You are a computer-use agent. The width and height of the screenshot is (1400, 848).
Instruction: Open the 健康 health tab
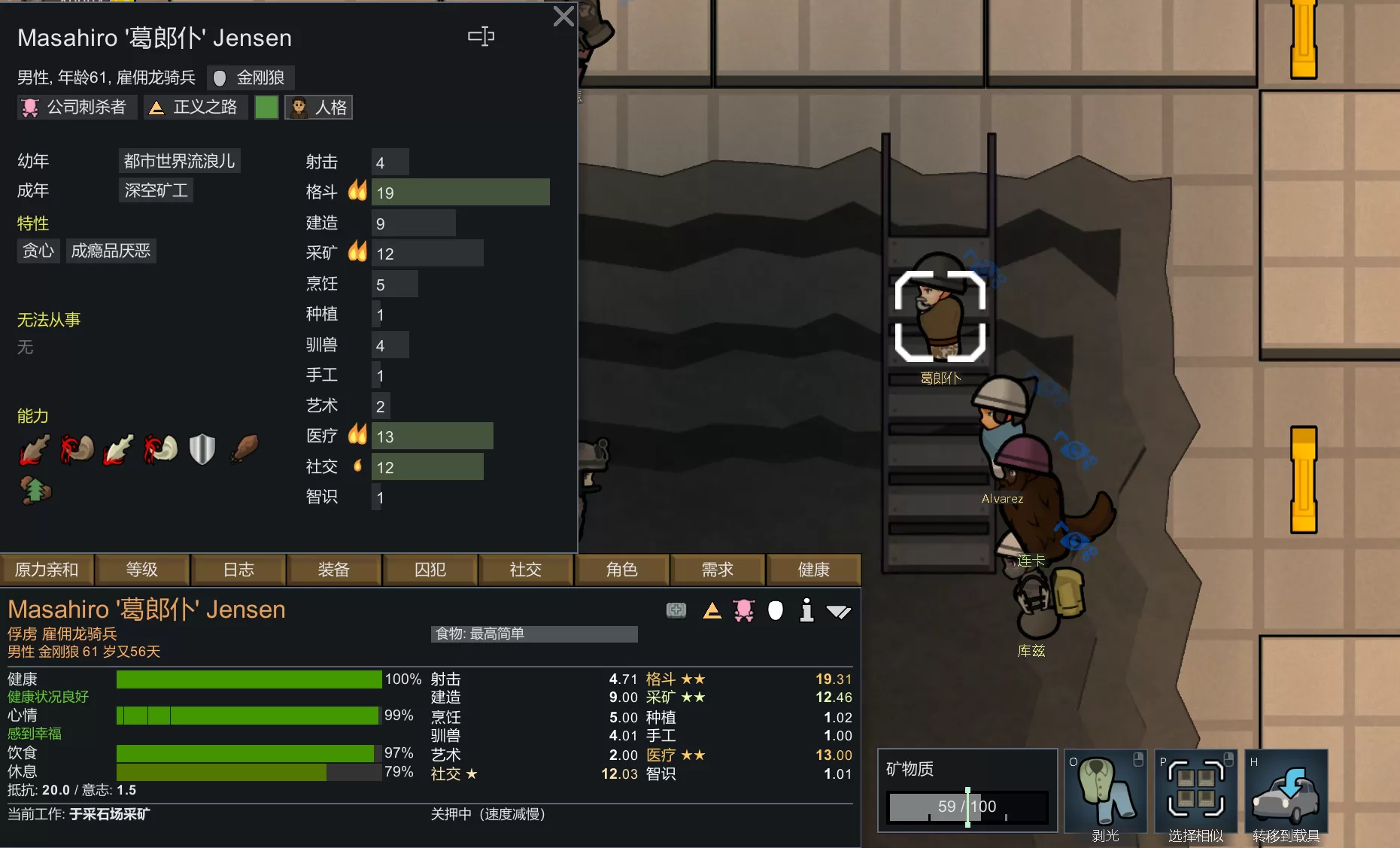(813, 570)
